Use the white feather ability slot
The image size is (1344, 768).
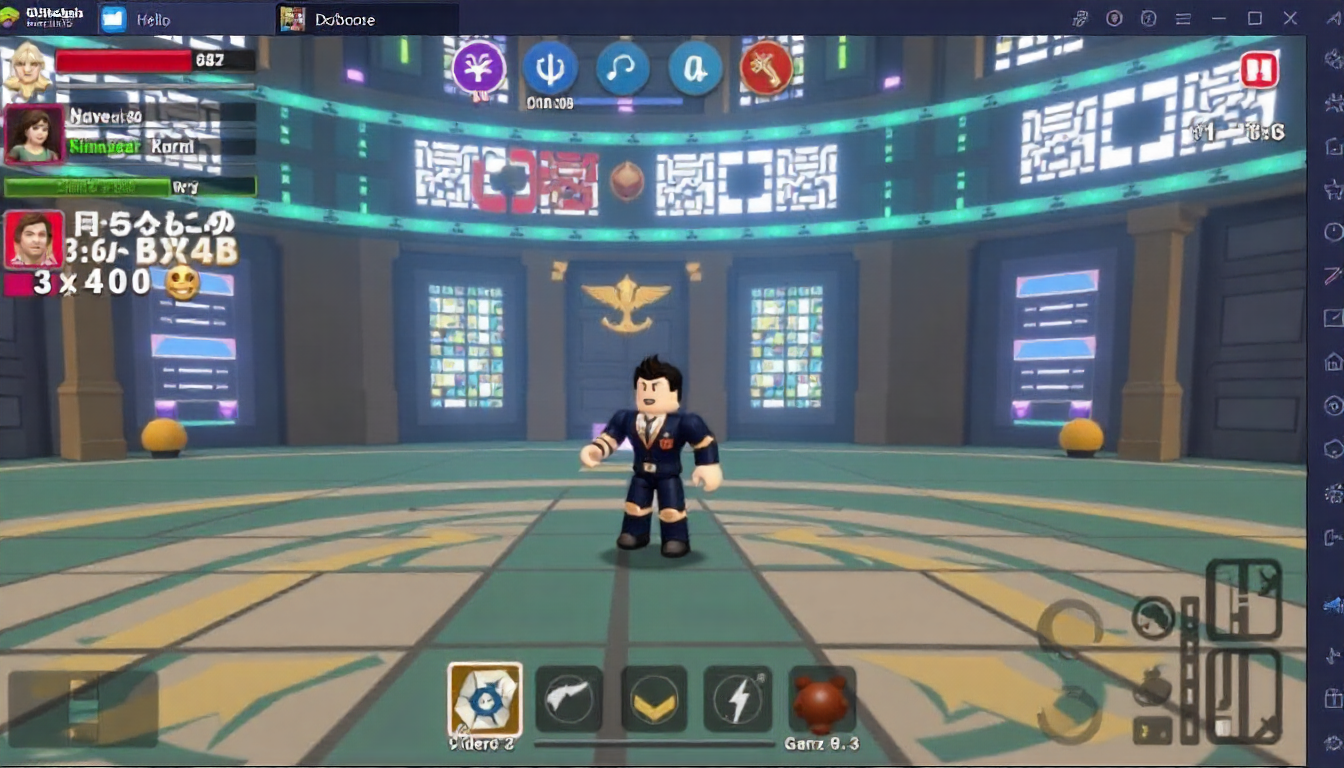(569, 699)
